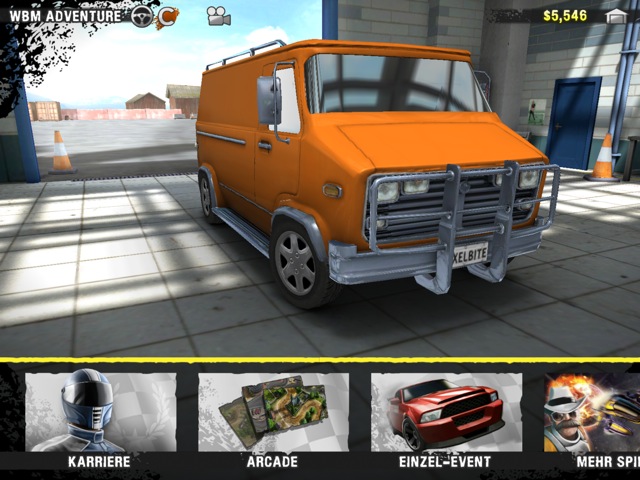The image size is (640, 480).
Task: Click the steering wheel icon
Action: click(142, 16)
